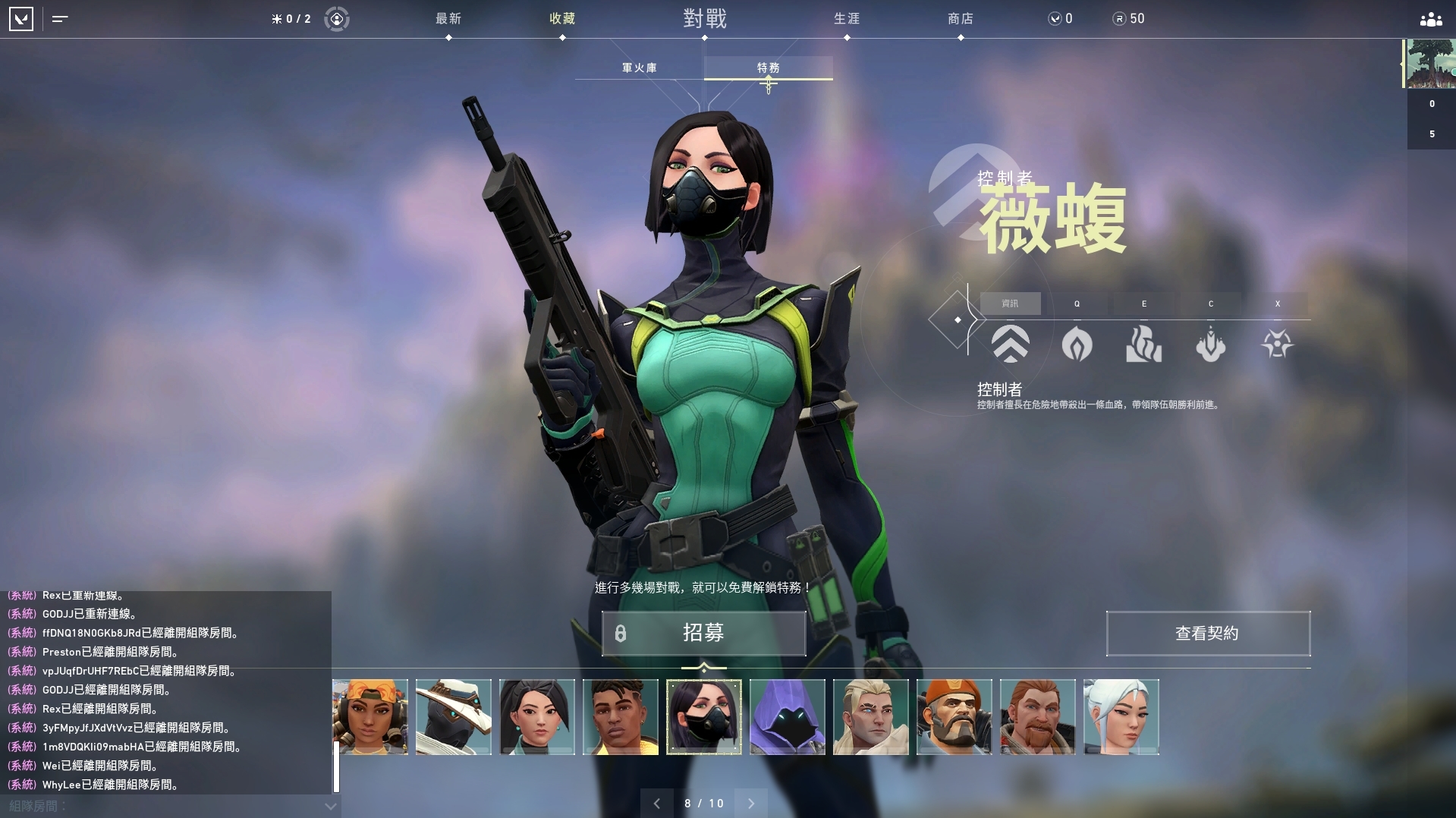Select the hooded Omen agent thumbnail
1456x818 pixels.
[x=787, y=717]
